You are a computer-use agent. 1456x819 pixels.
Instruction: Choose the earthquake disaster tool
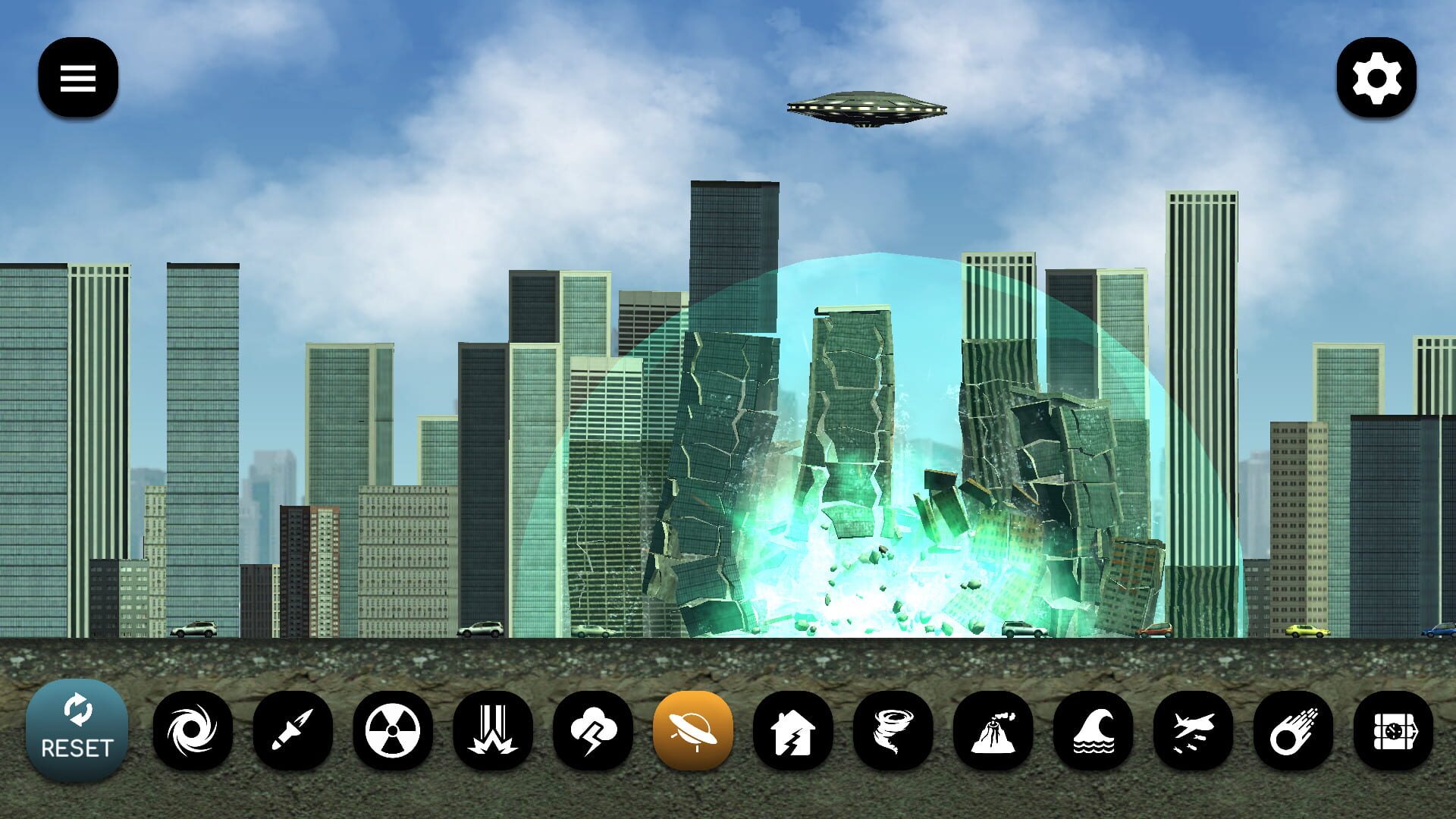tap(794, 730)
